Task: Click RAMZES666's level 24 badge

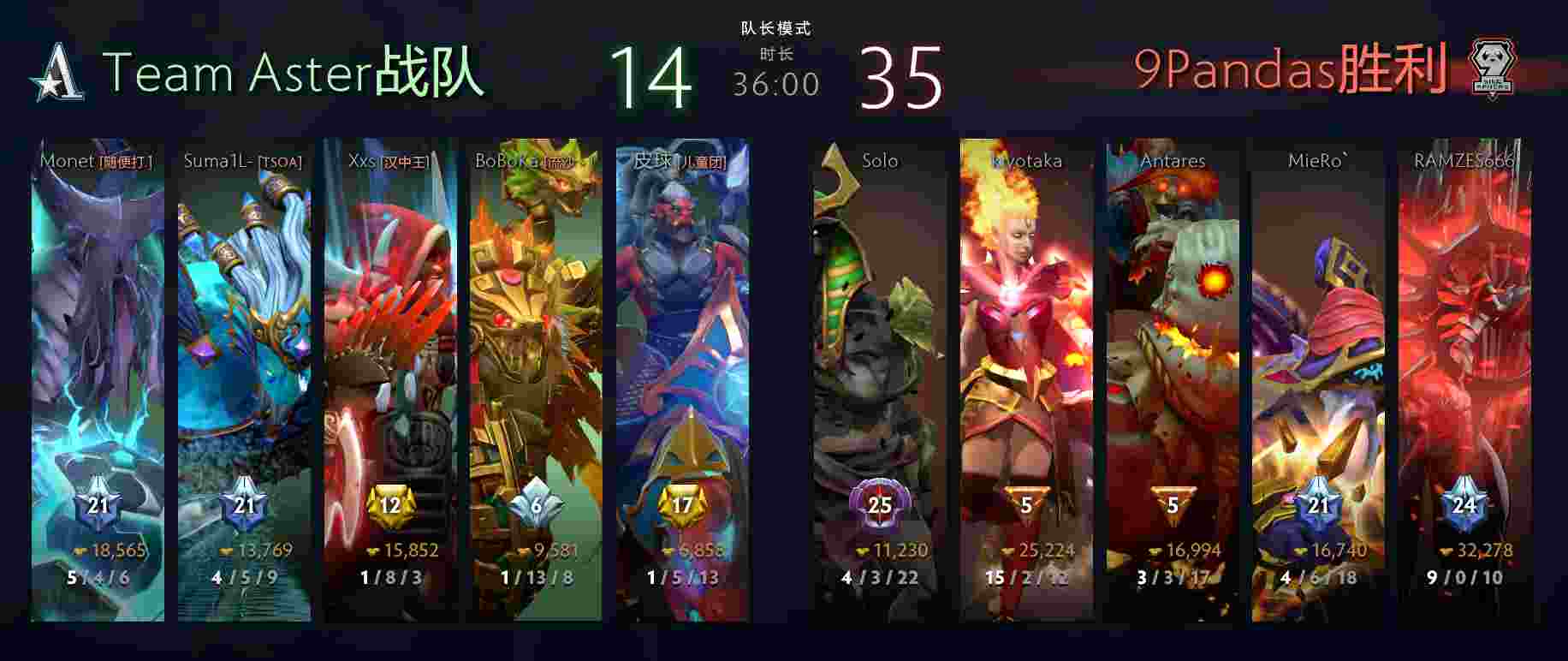Action: click(1464, 504)
